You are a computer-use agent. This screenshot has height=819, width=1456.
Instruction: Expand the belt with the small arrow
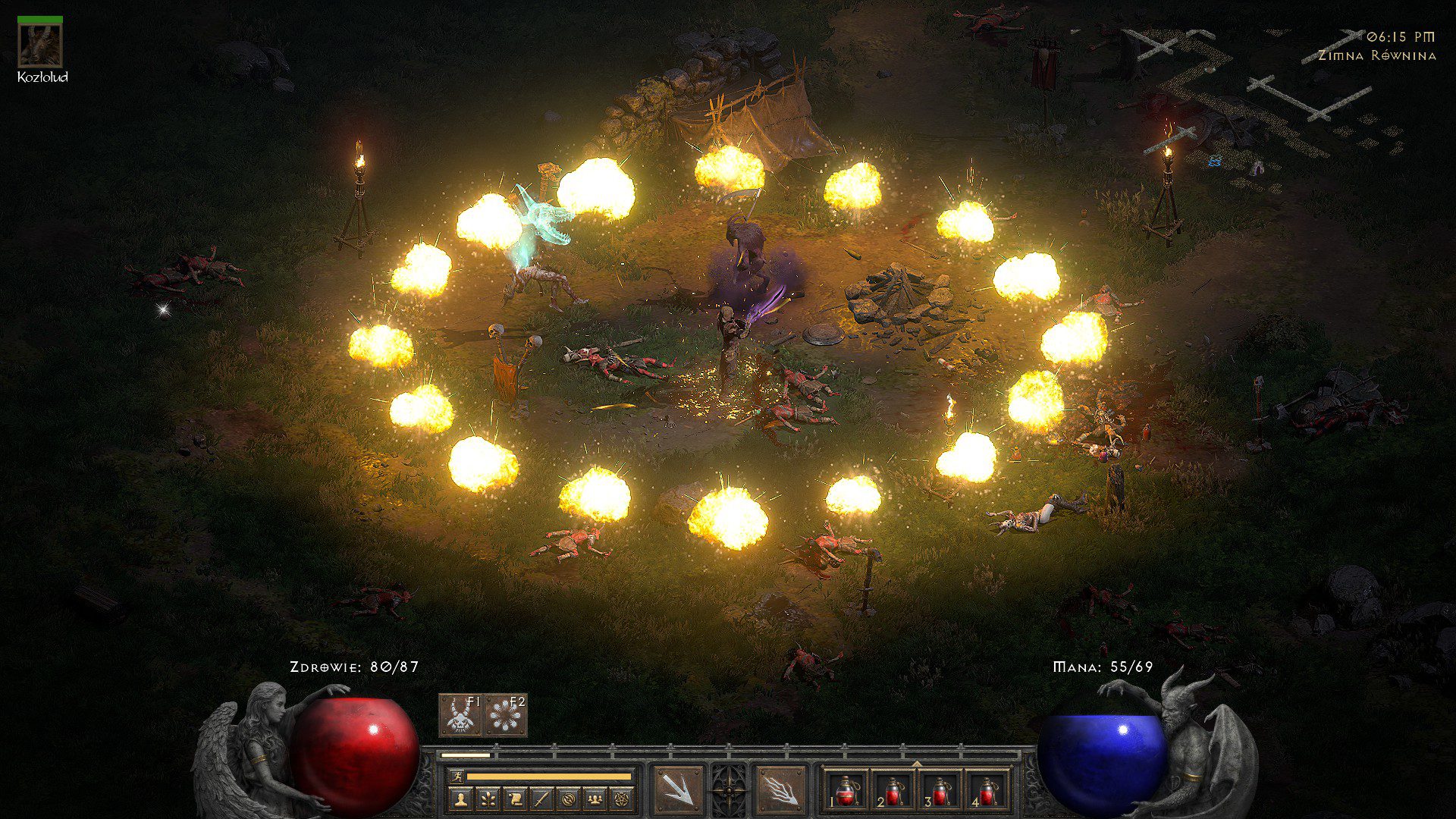point(917,764)
